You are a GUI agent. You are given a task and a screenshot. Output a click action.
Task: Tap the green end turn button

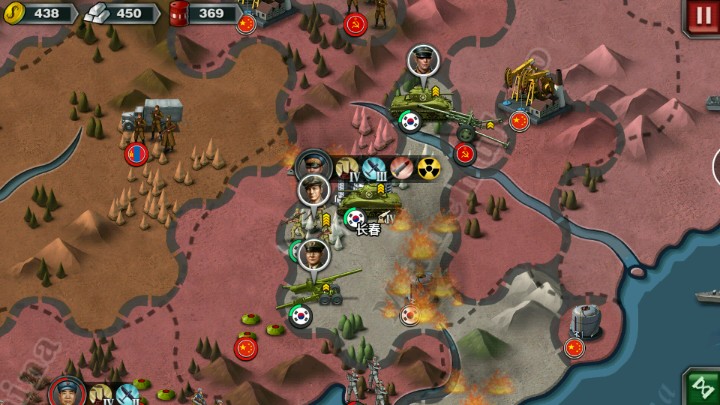tap(701, 387)
